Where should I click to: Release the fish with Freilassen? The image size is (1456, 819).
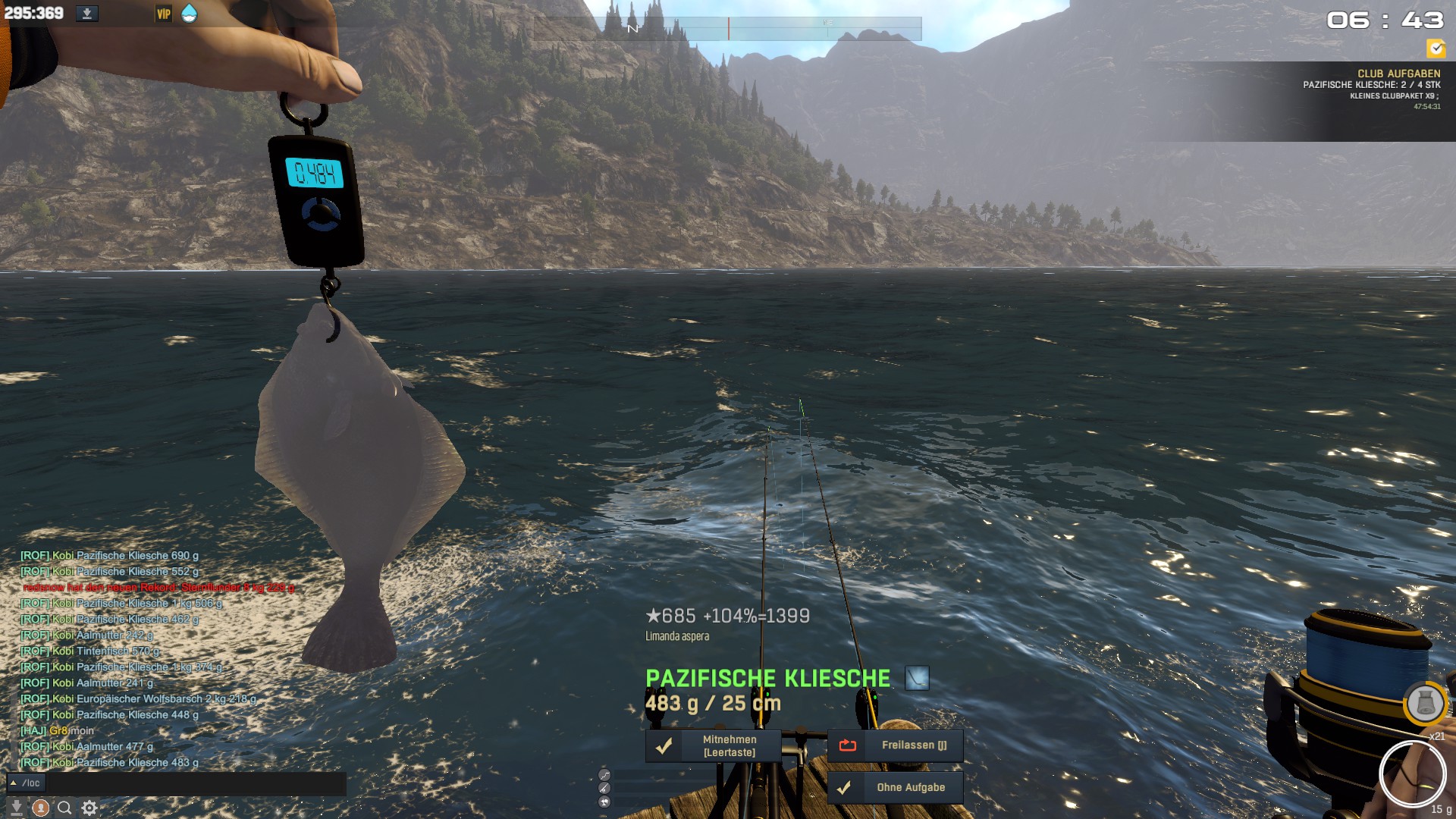(x=896, y=745)
